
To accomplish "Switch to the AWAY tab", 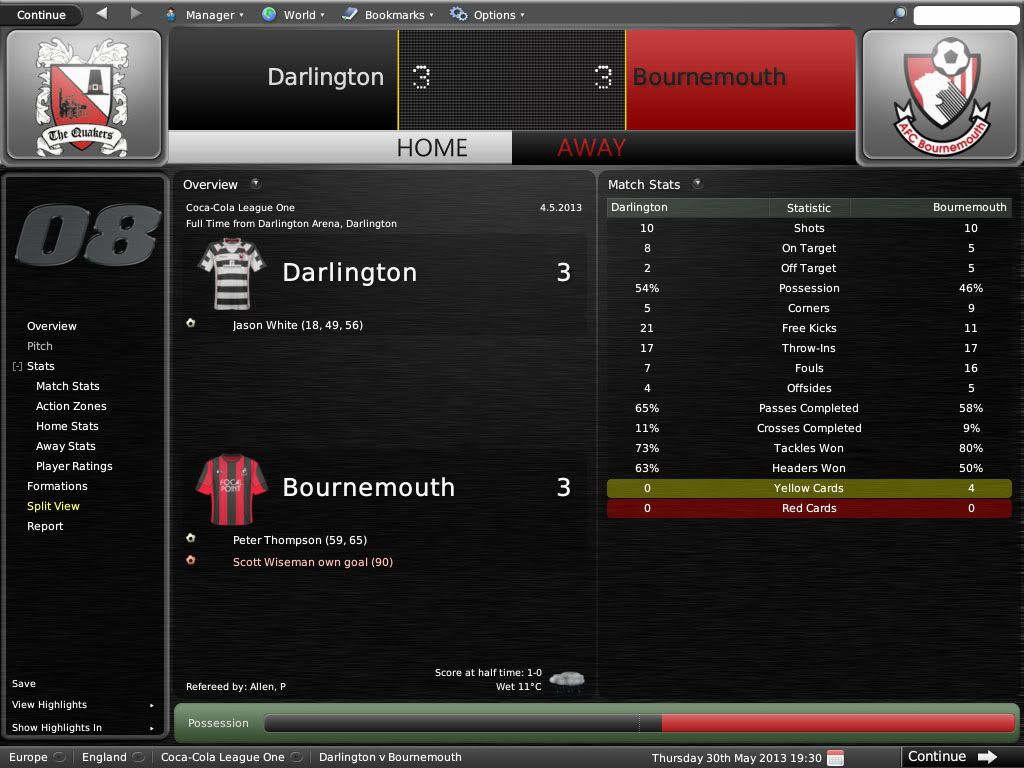I will (592, 148).
